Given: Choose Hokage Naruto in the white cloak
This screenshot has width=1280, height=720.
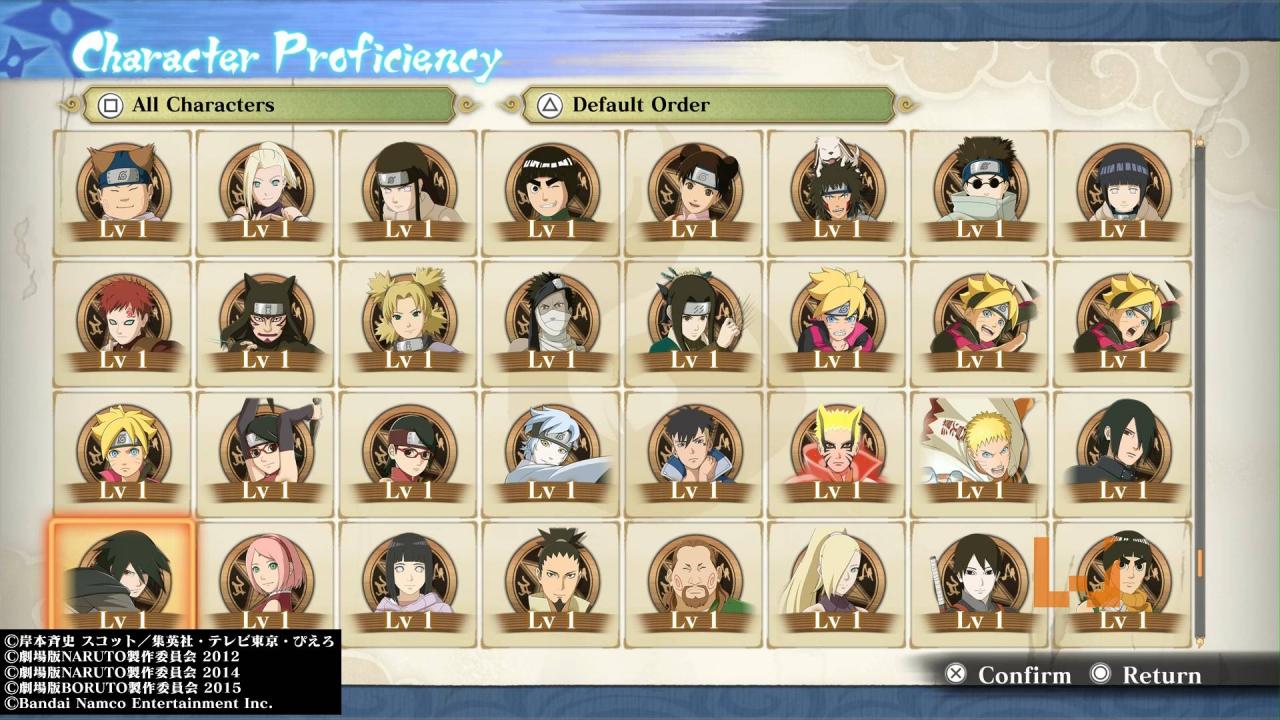Looking at the screenshot, I should point(980,450).
